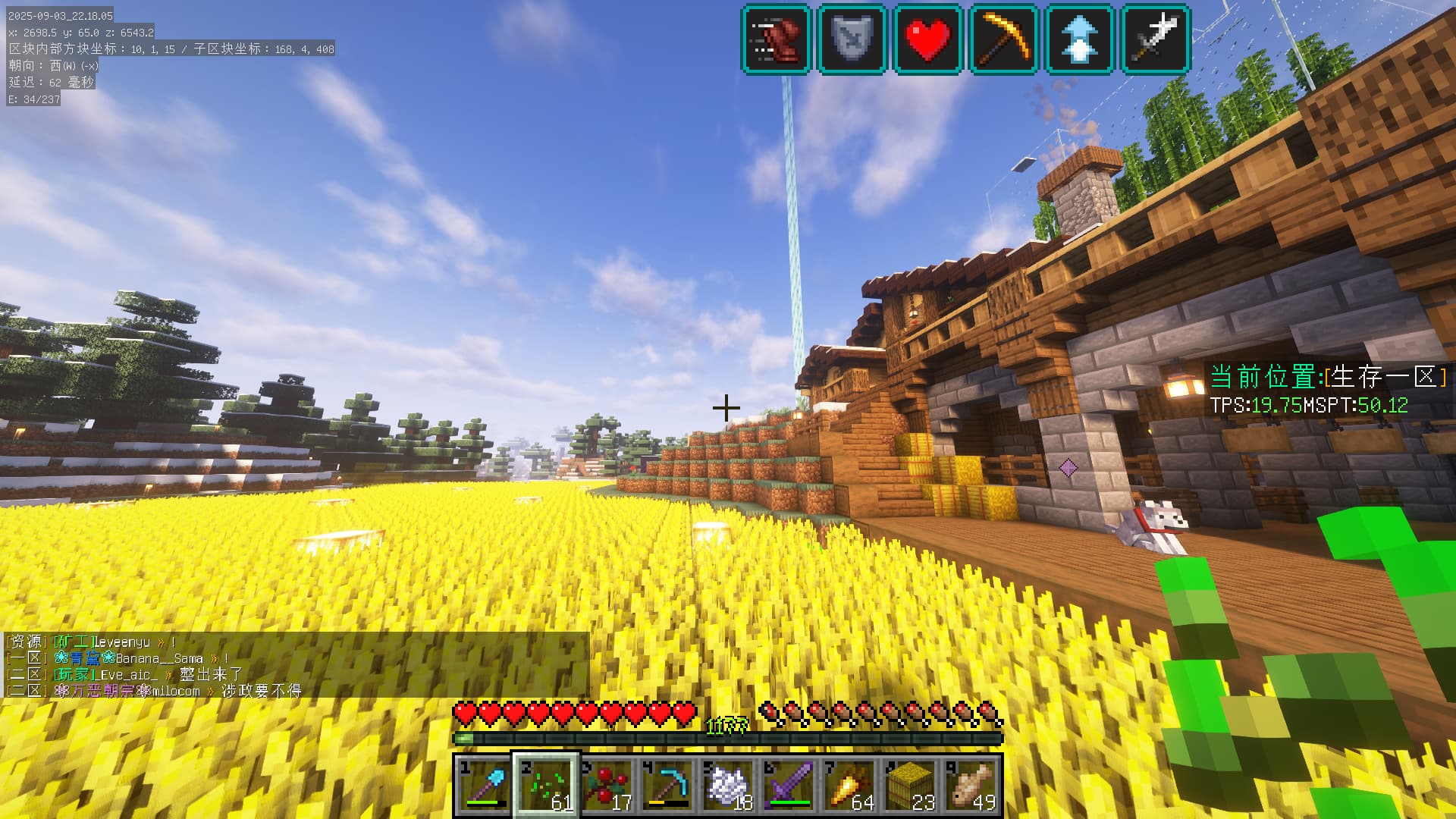This screenshot has width=1456, height=819.
Task: Choose the sweet berries slot
Action: 607,785
